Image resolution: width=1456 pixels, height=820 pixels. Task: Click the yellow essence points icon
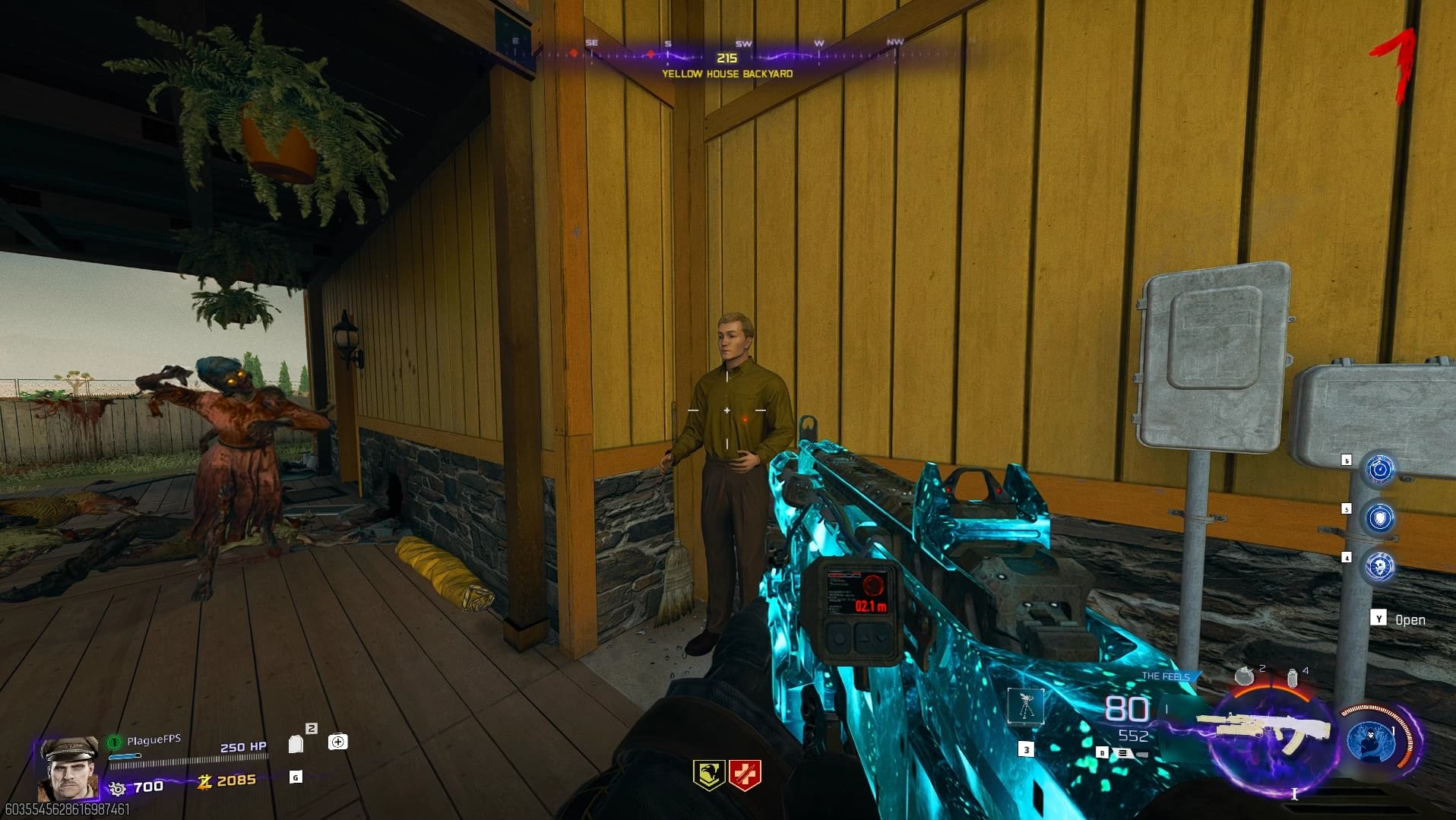pos(204,780)
